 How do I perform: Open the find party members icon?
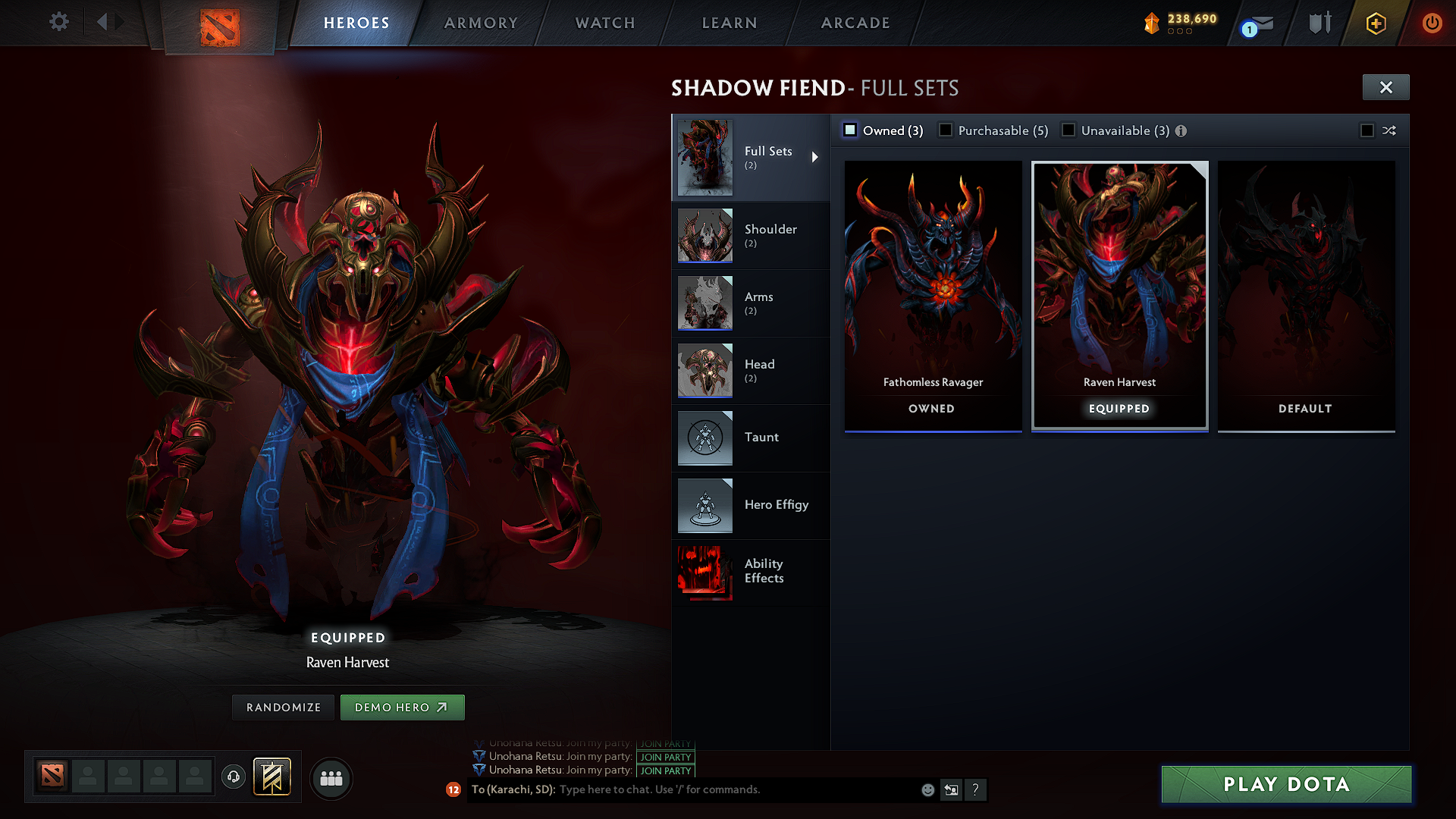click(x=331, y=778)
